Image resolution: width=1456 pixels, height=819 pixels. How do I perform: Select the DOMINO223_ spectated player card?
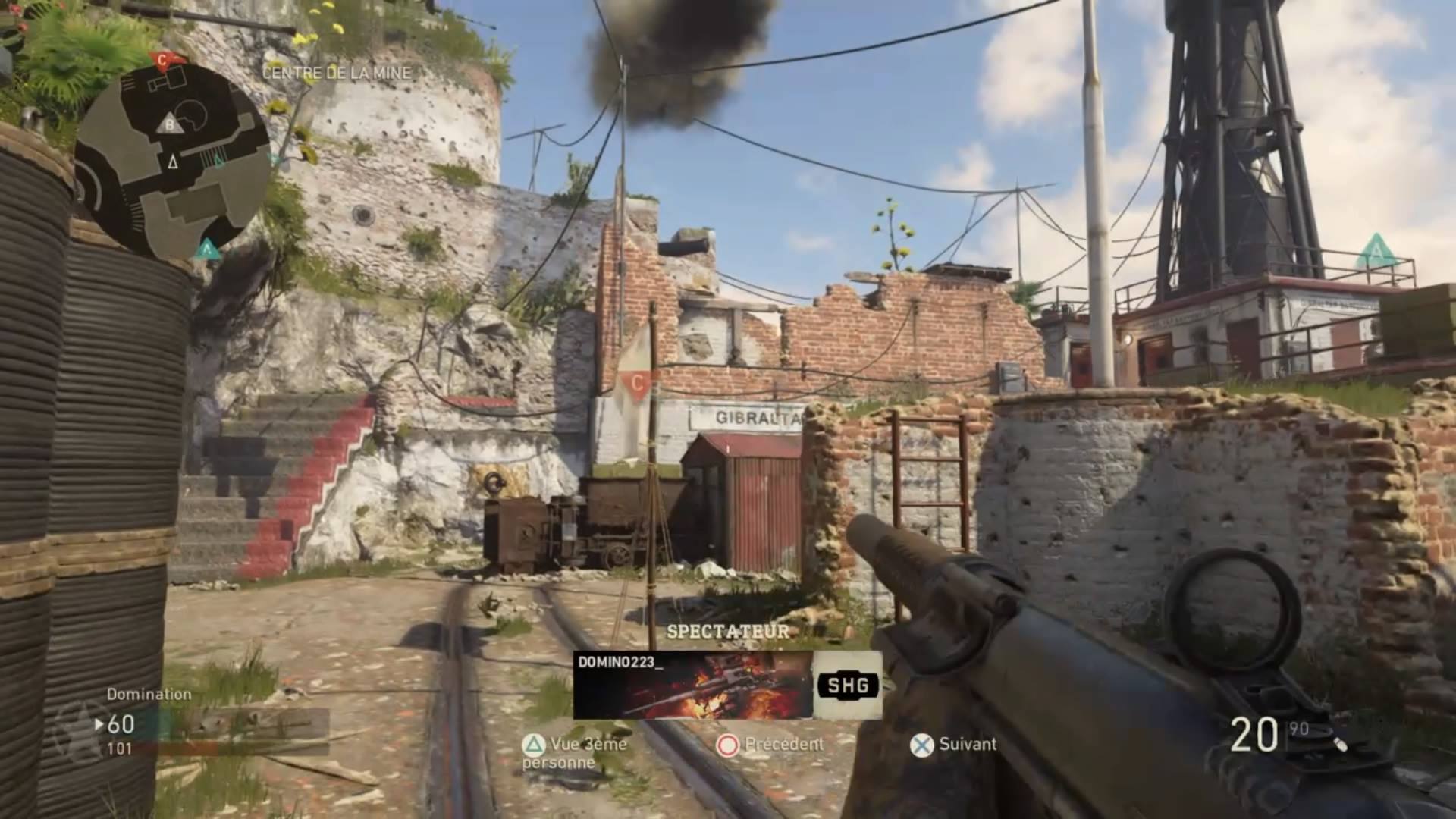click(x=692, y=685)
